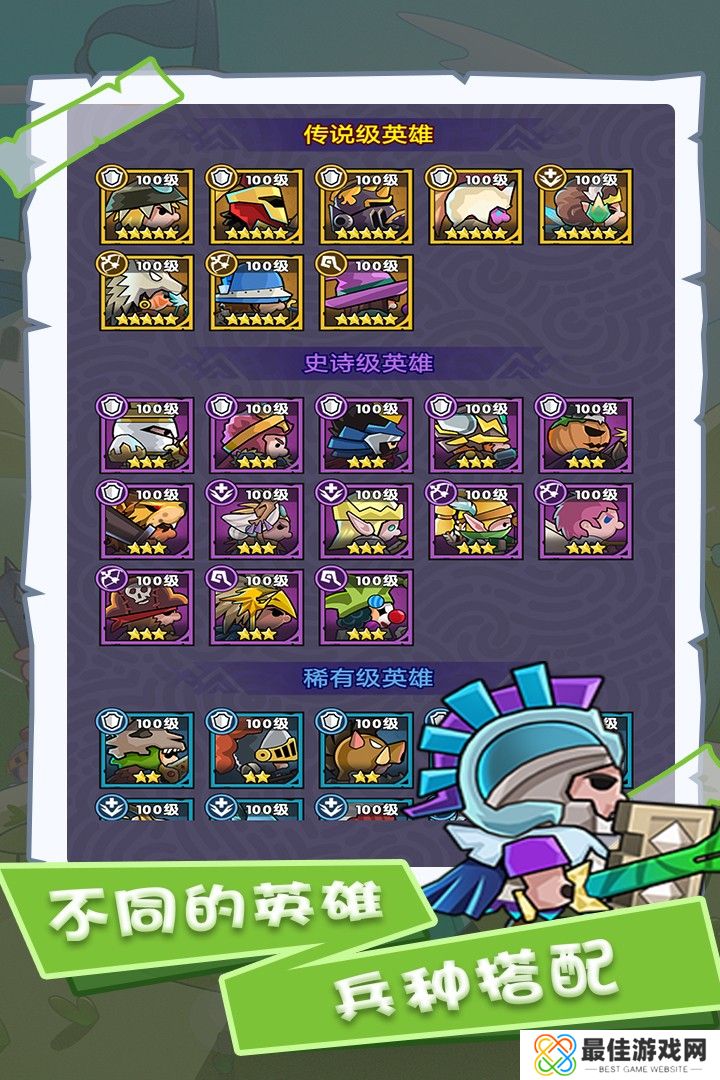
Task: Select the spiky blond-haired epic mage
Action: pos(256,607)
